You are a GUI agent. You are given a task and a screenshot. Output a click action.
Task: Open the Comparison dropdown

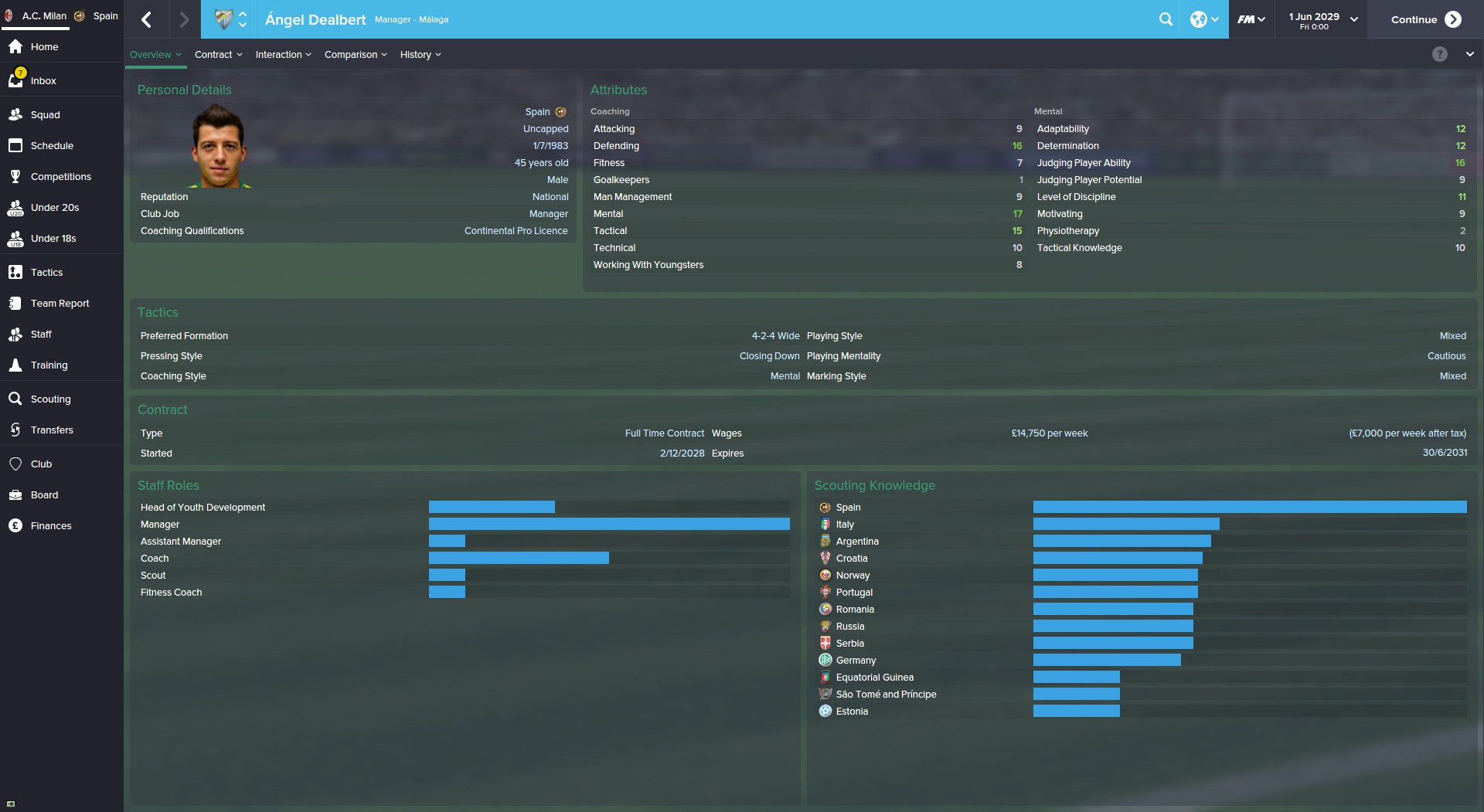(x=355, y=54)
